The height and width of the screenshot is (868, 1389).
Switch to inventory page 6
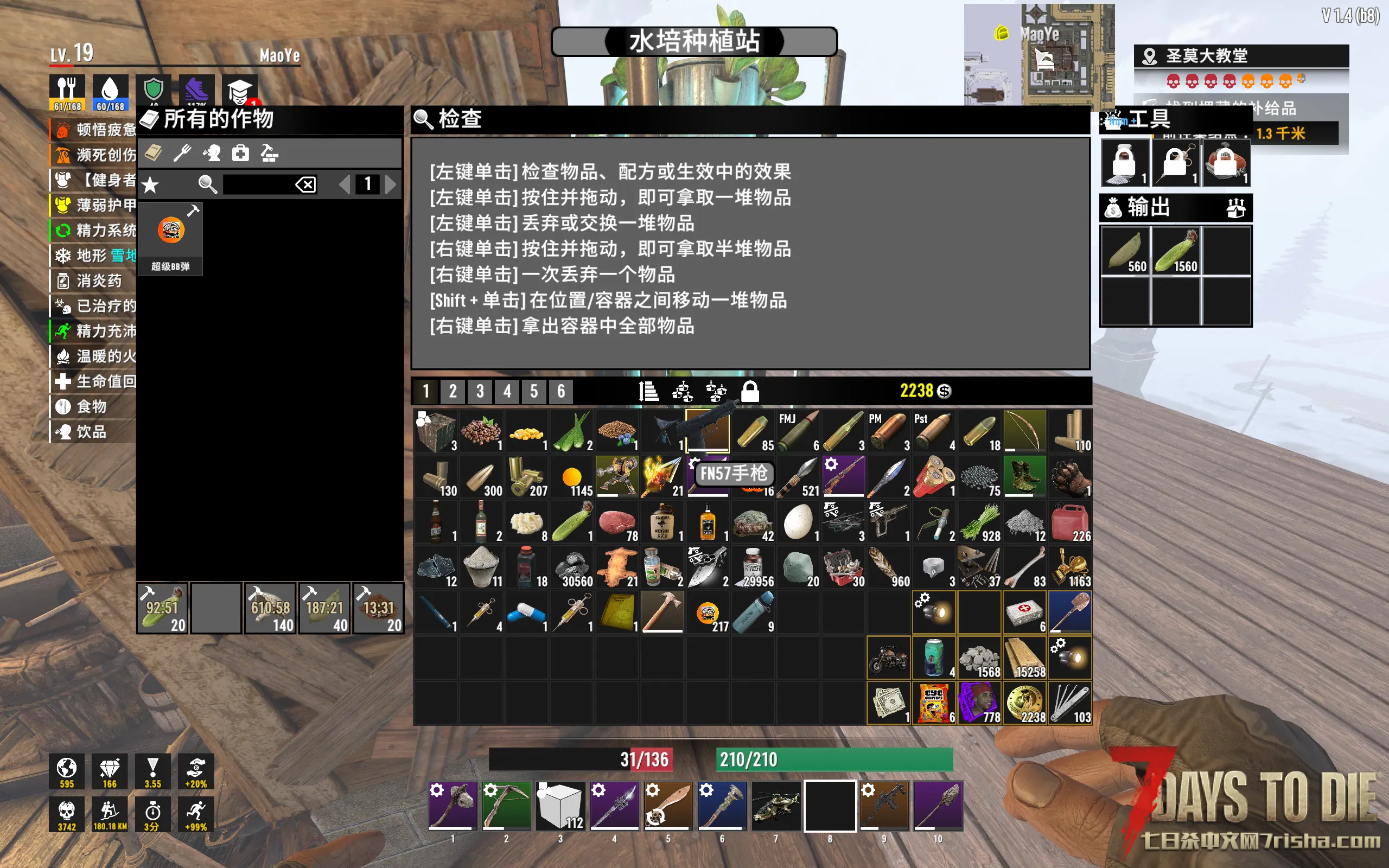(x=561, y=392)
